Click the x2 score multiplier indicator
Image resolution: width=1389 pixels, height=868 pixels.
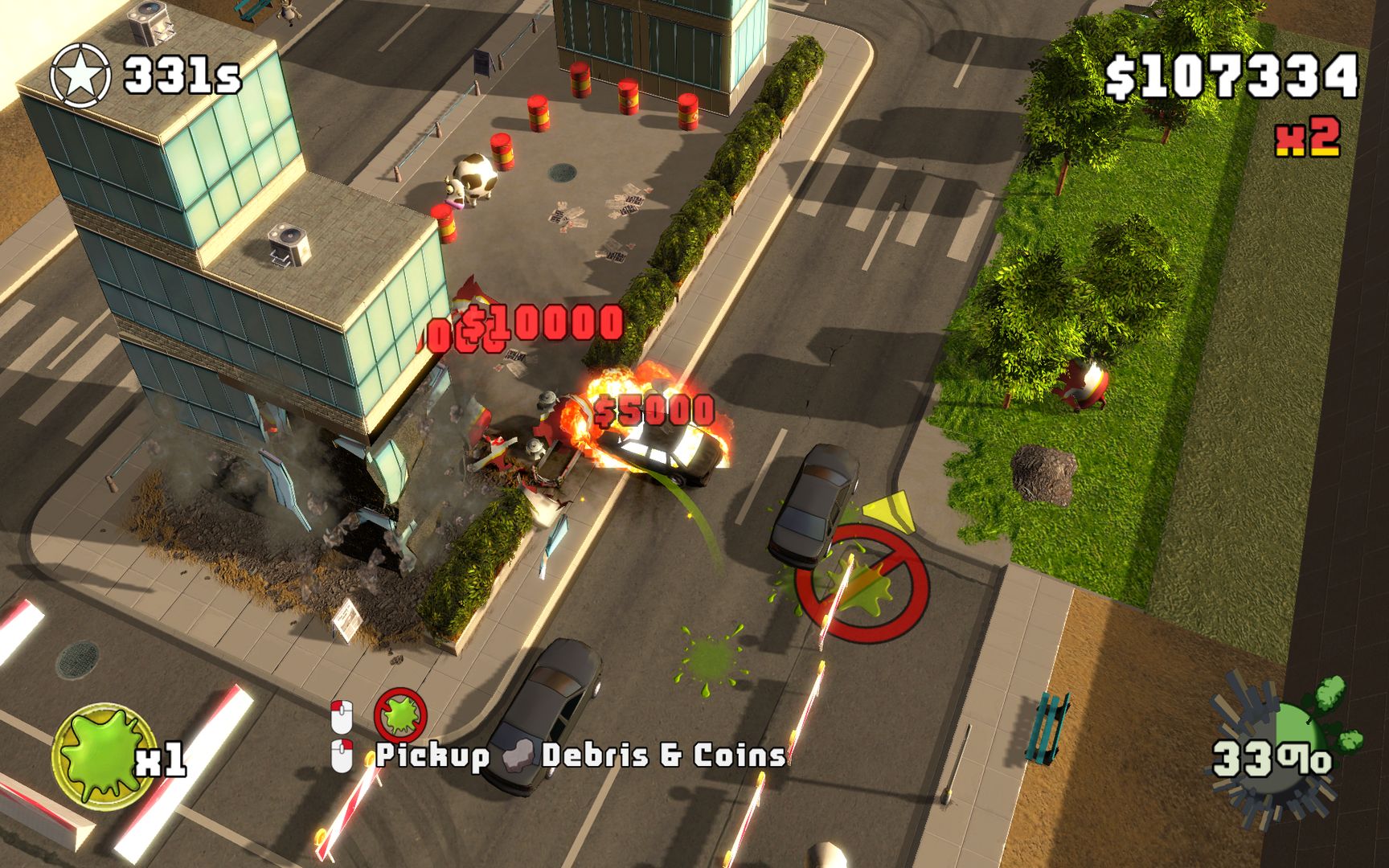(x=1307, y=137)
